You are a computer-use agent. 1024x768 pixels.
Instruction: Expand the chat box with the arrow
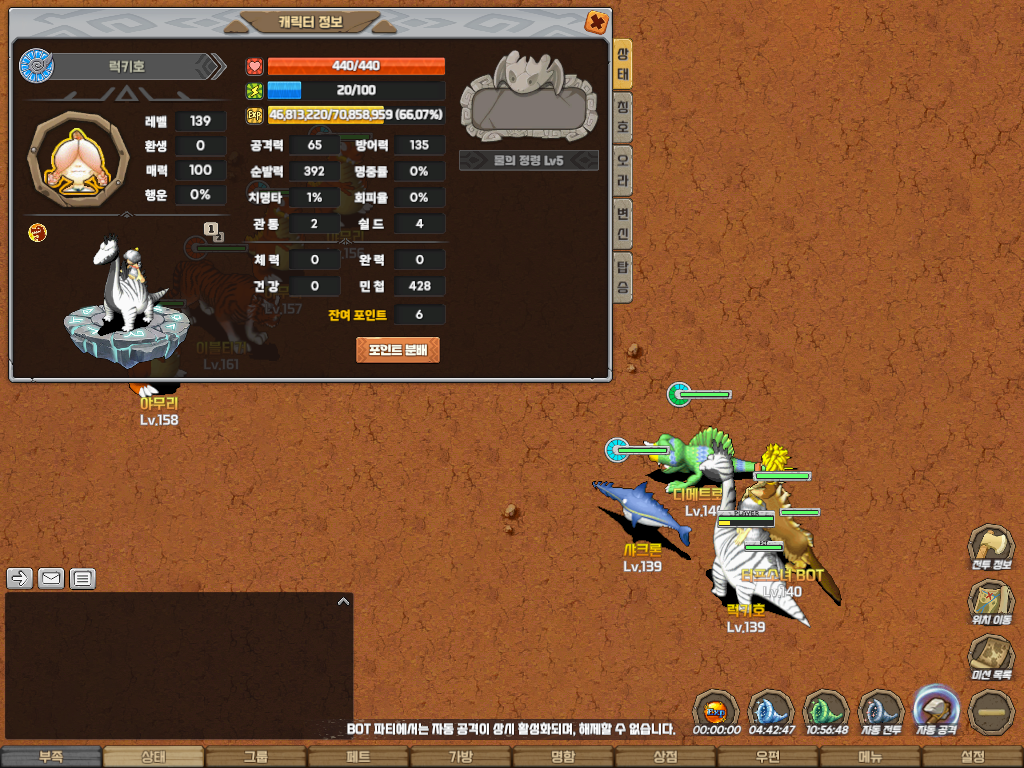[x=343, y=602]
